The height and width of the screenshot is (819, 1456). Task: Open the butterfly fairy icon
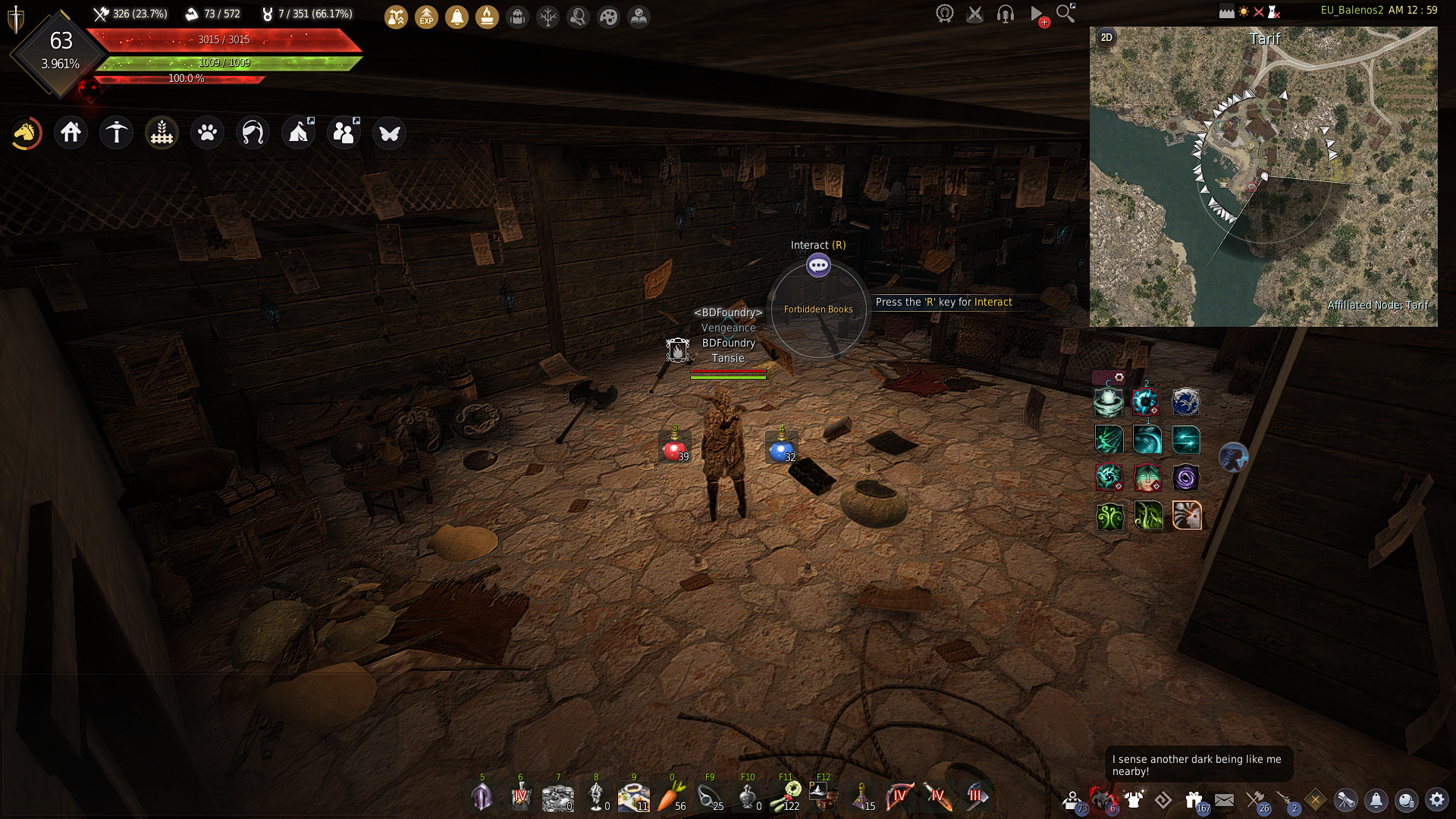pyautogui.click(x=390, y=133)
